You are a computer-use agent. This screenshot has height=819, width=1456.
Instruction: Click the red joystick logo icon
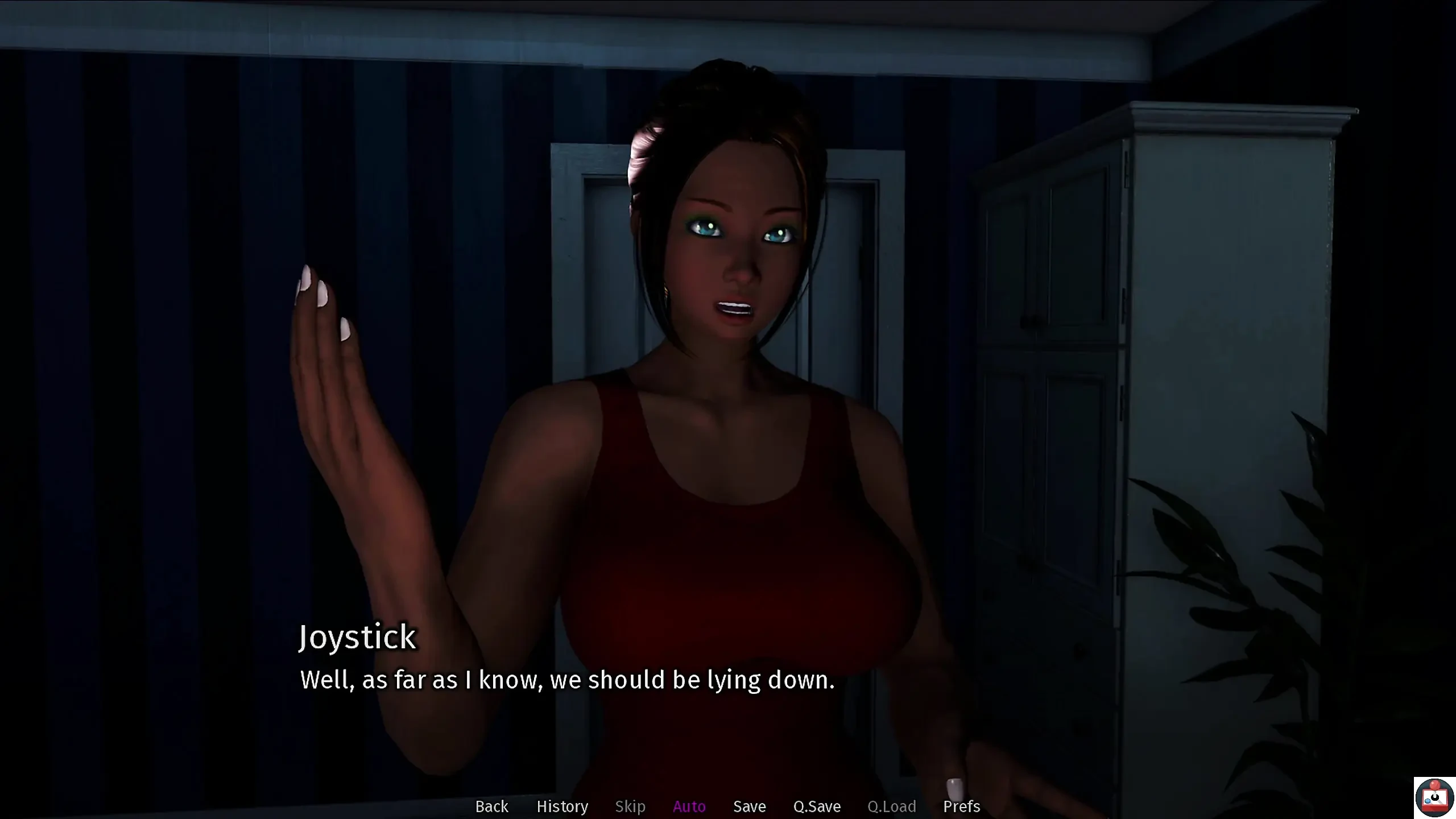pos(1434,797)
